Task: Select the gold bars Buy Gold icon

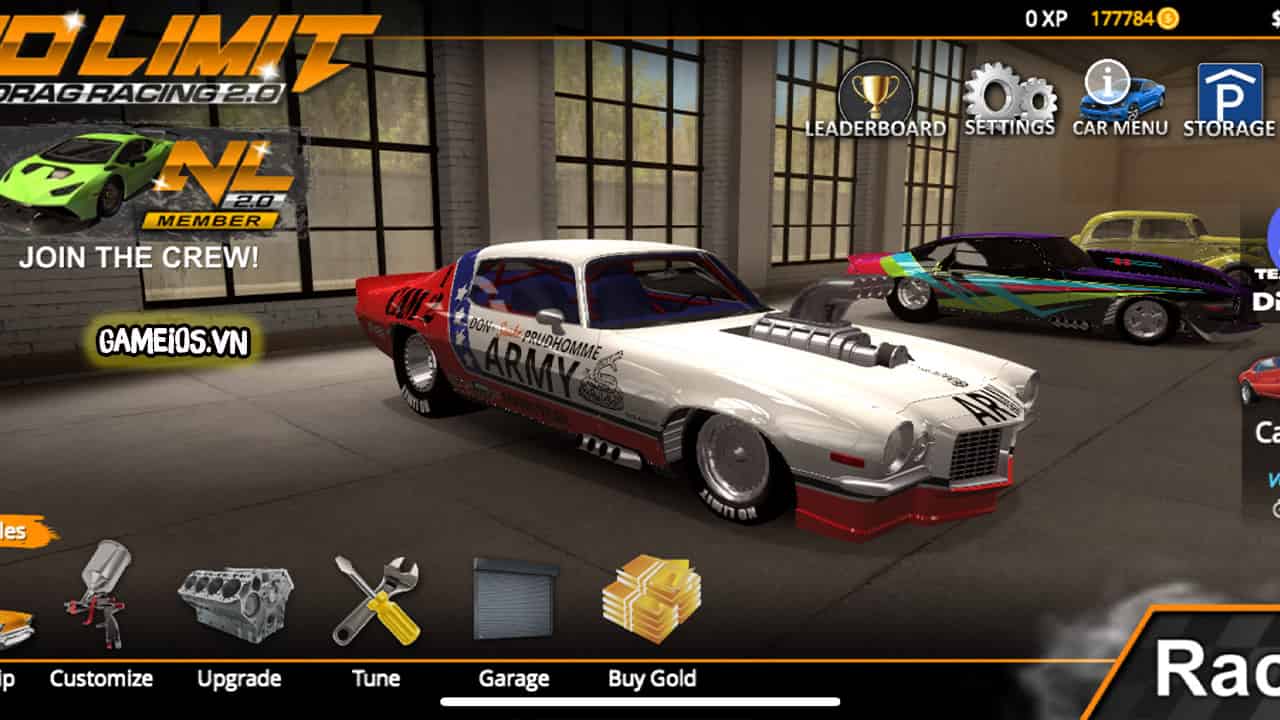Action: click(650, 600)
